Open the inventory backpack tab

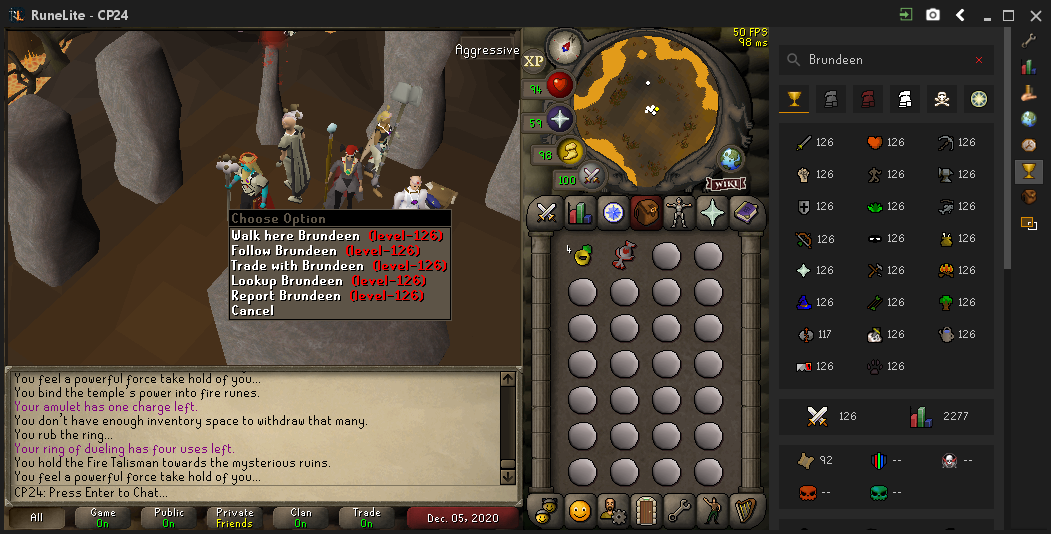click(644, 212)
